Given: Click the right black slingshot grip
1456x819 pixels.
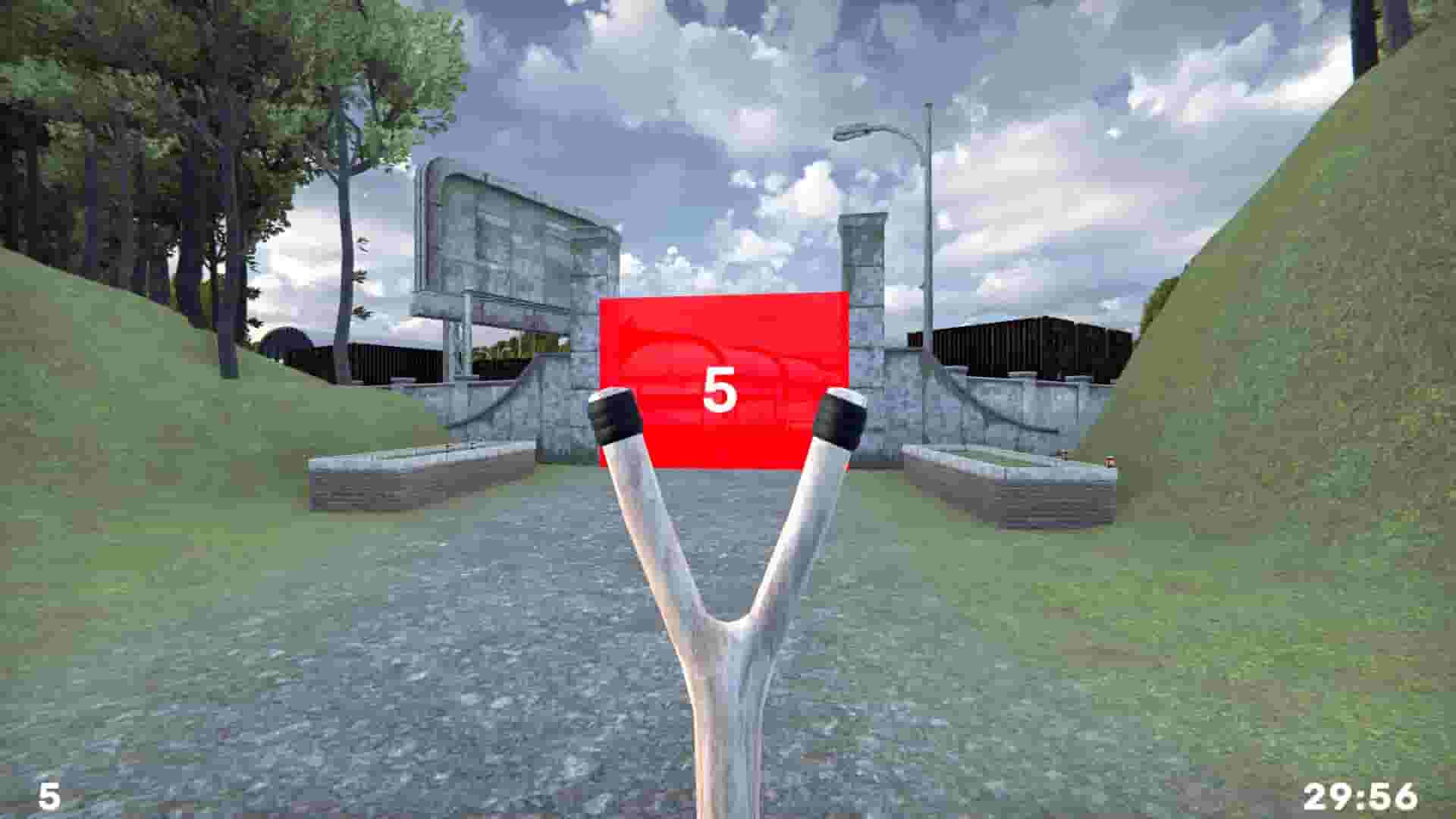Looking at the screenshot, I should tap(840, 421).
